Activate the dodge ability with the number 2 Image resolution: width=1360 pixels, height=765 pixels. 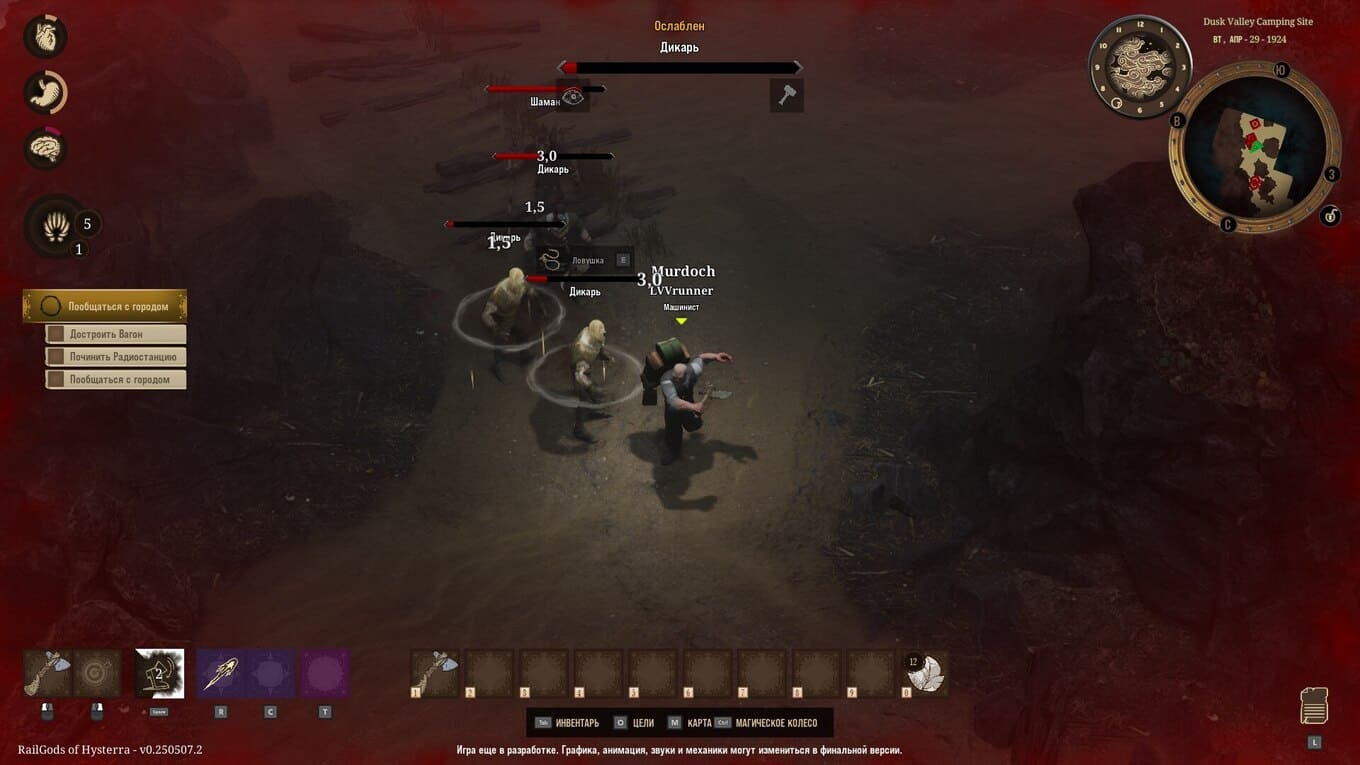click(x=159, y=673)
